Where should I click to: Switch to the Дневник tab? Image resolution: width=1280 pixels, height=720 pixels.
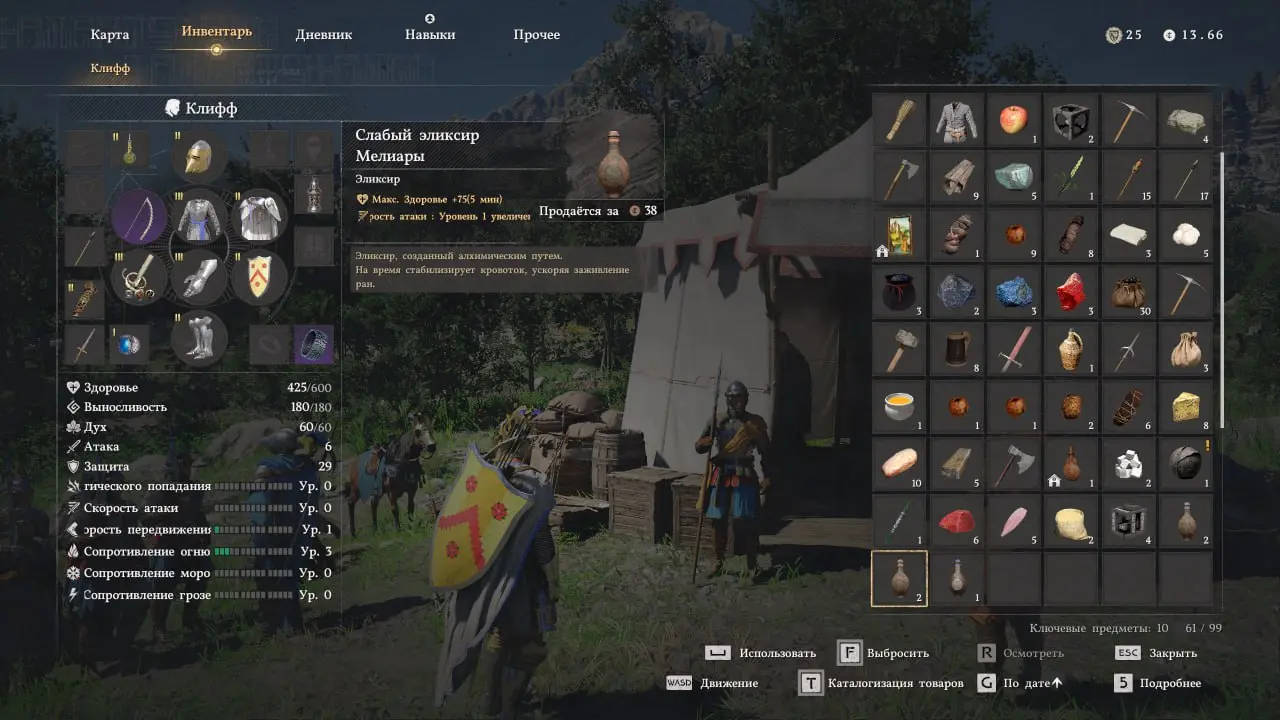coord(324,35)
